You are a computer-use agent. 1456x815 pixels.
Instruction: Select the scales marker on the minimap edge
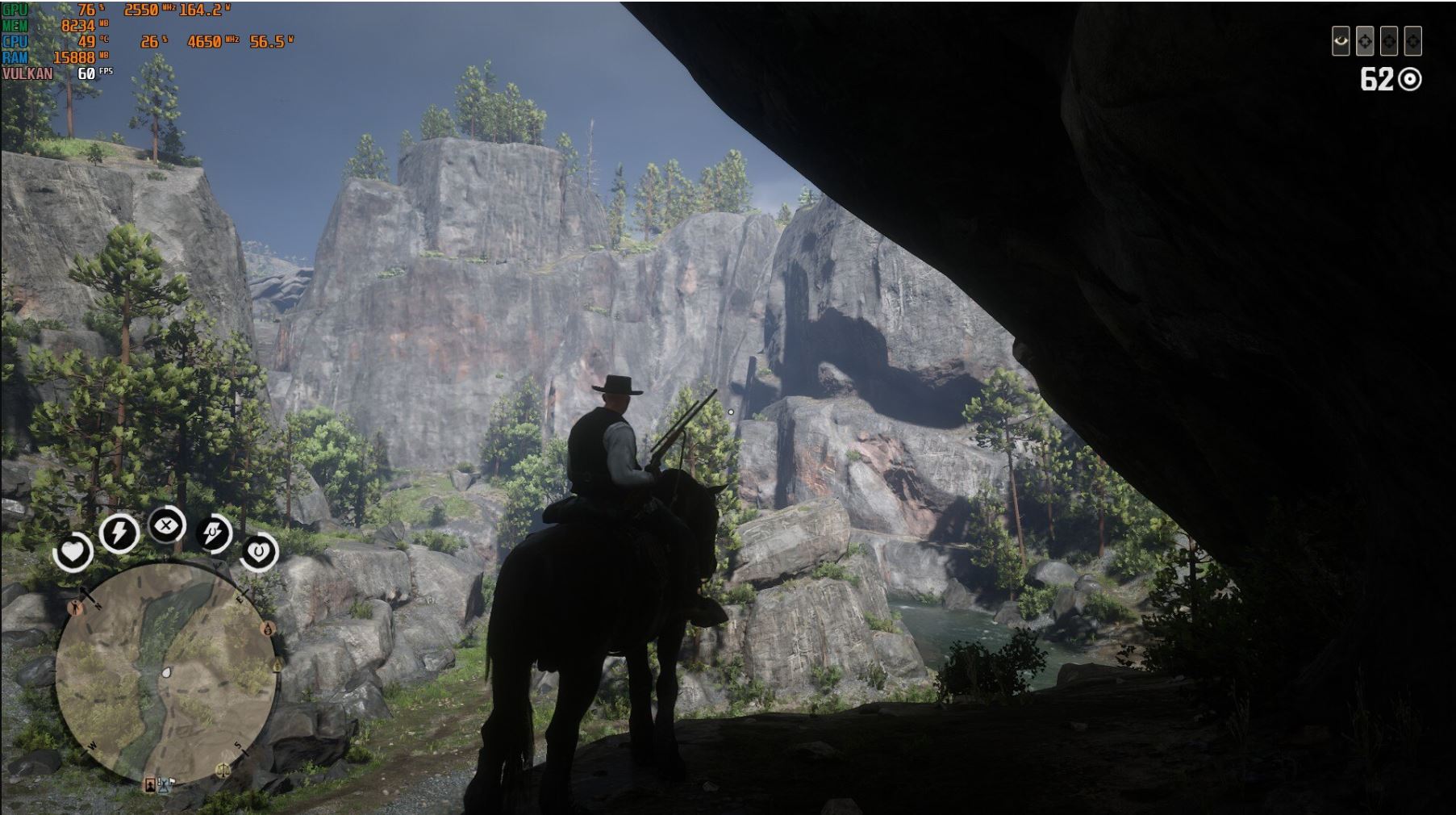pyautogui.click(x=223, y=770)
